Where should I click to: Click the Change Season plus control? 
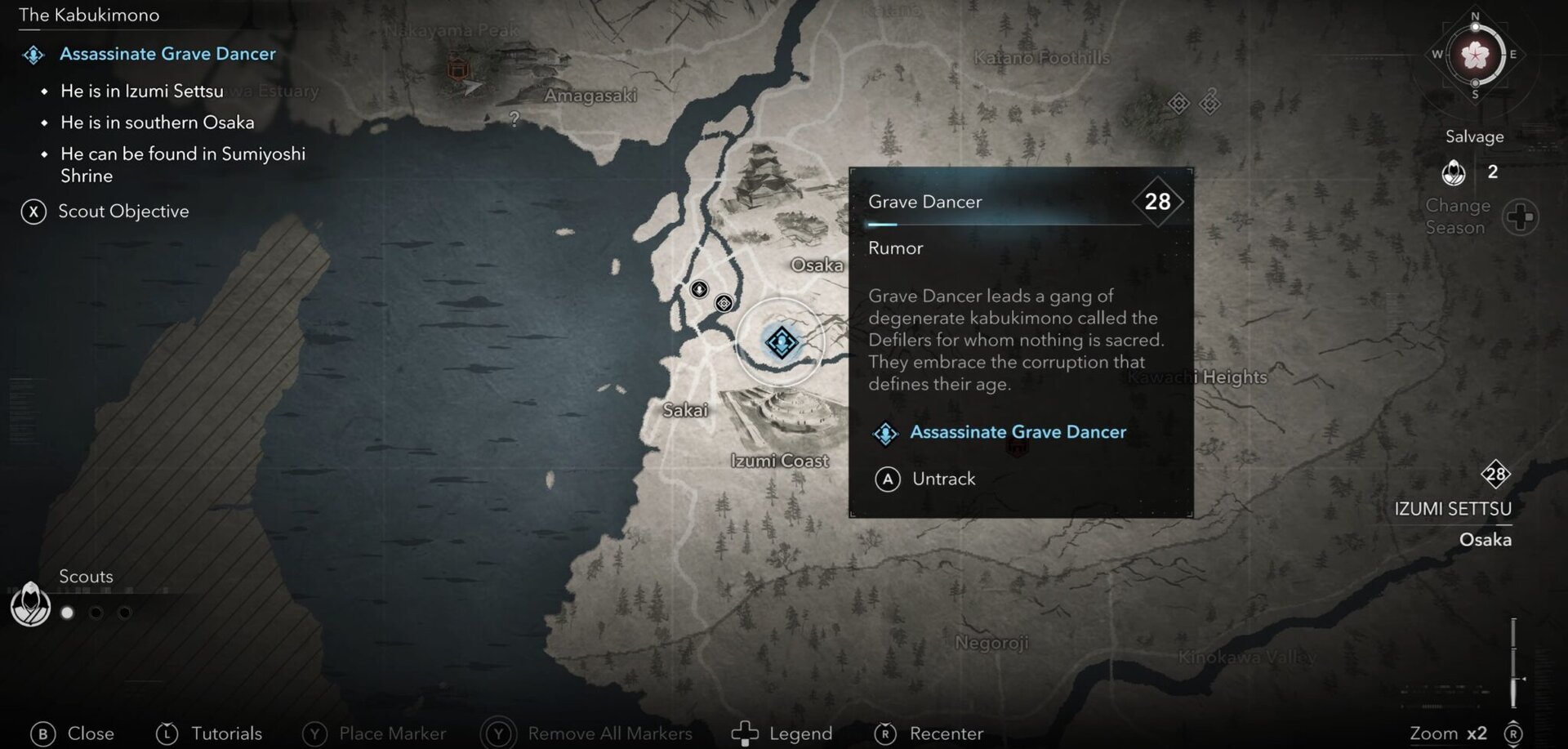point(1521,216)
